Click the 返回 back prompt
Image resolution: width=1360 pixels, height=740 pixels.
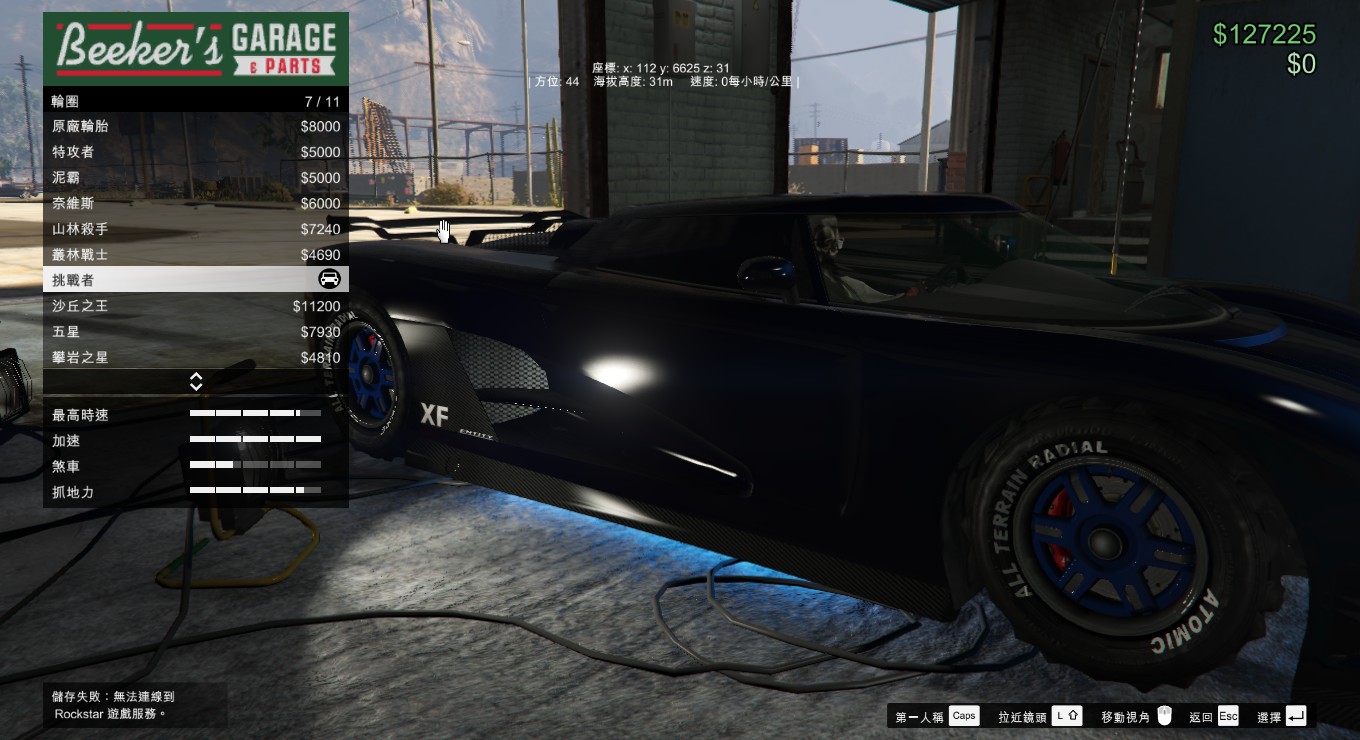1214,716
